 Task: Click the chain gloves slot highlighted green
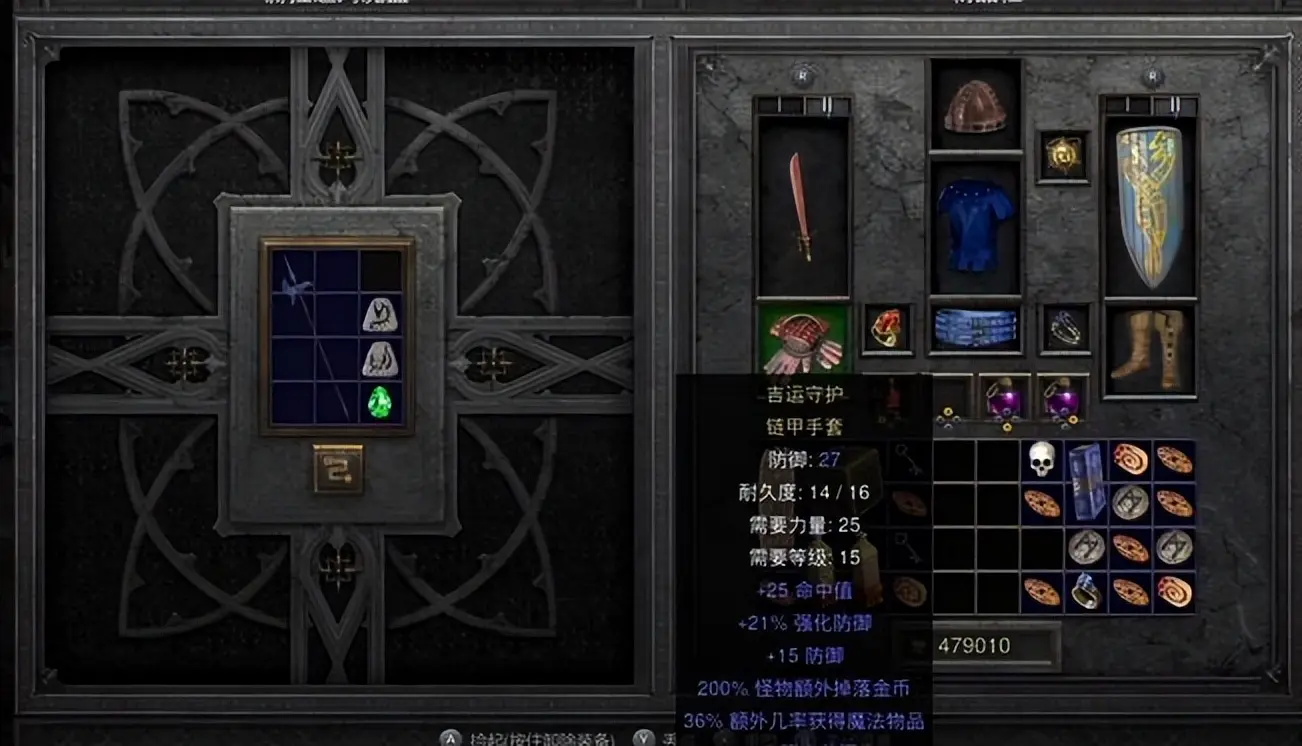[x=803, y=338]
